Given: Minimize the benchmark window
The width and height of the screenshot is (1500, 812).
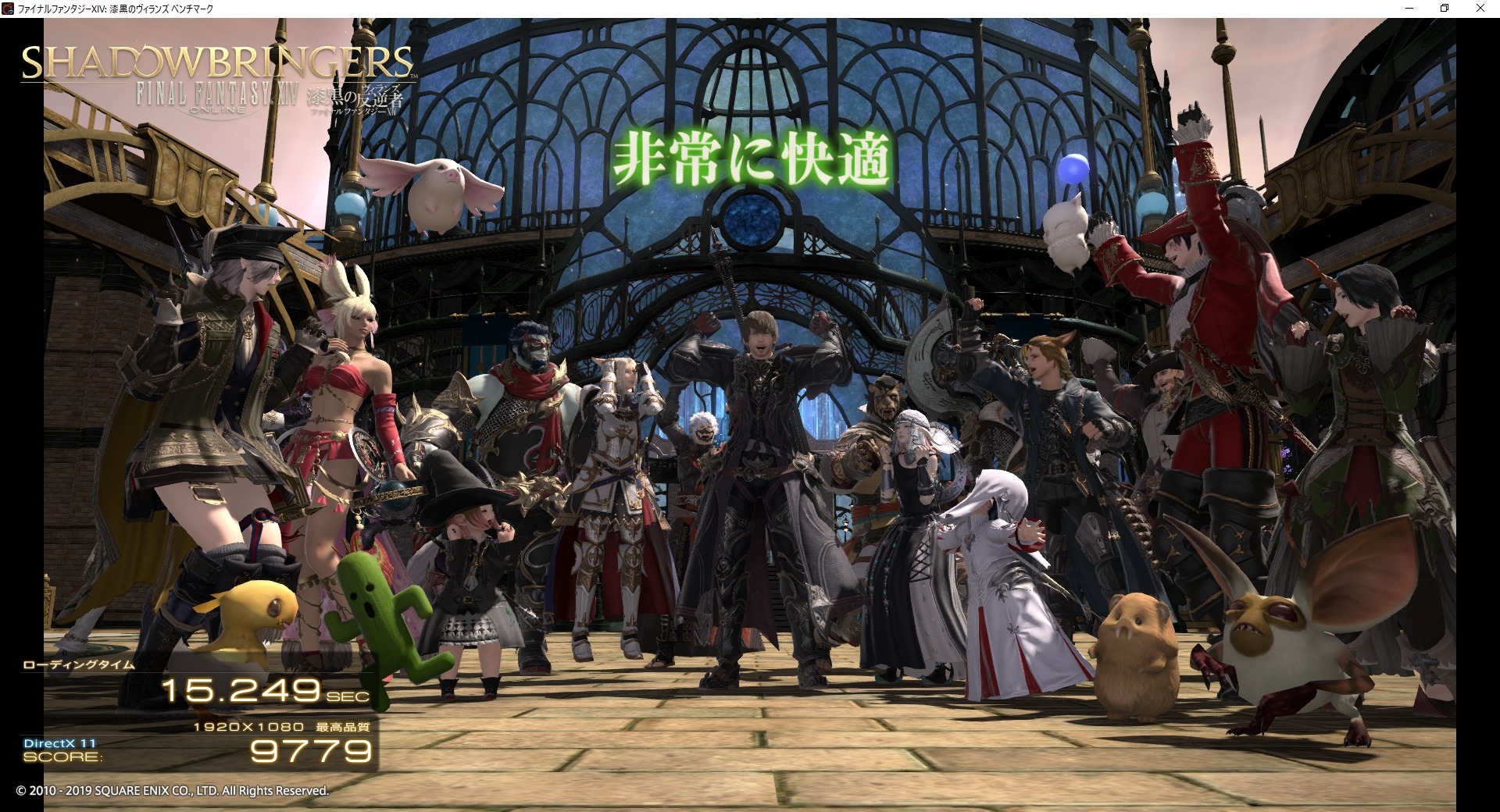Looking at the screenshot, I should click(1409, 9).
